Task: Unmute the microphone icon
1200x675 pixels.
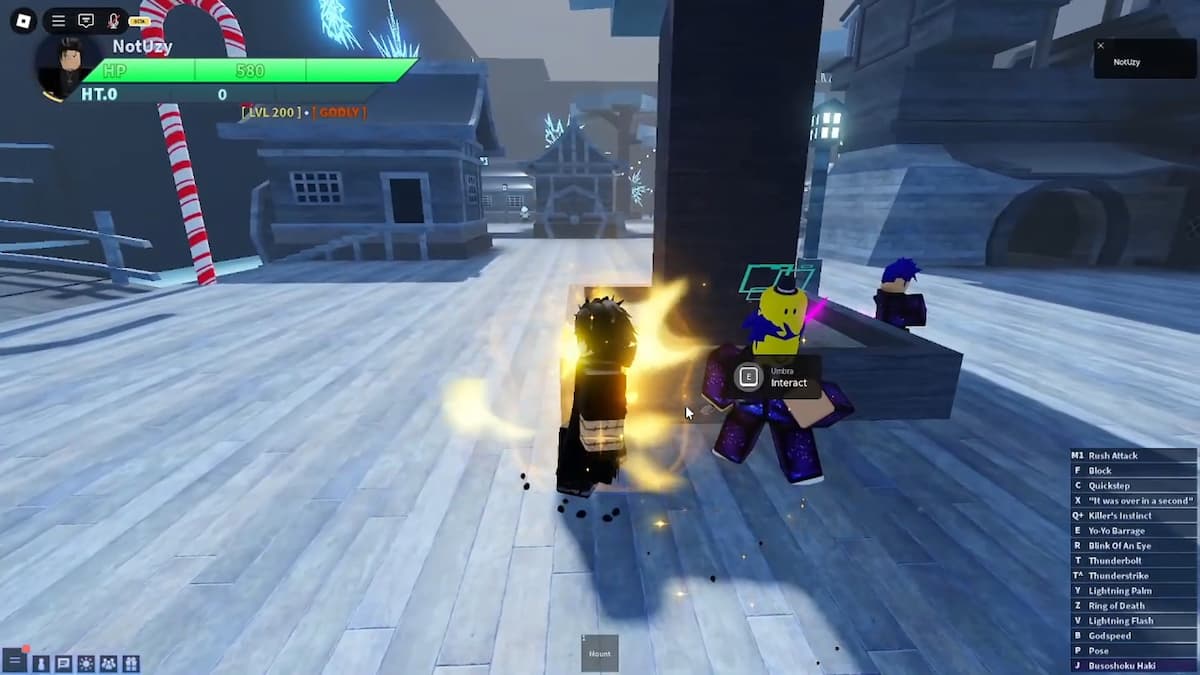Action: (x=113, y=20)
